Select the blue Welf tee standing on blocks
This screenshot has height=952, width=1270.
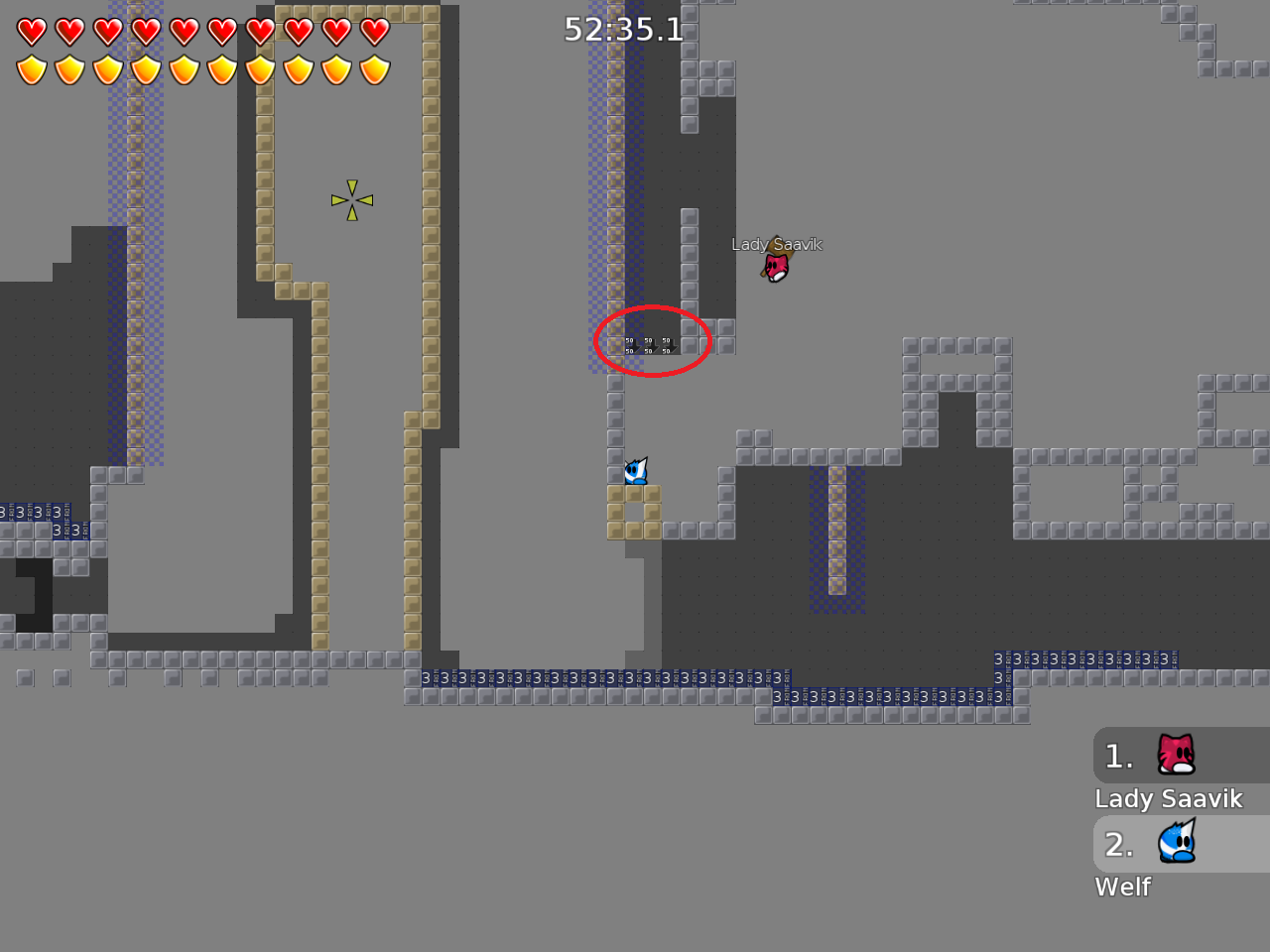636,472
